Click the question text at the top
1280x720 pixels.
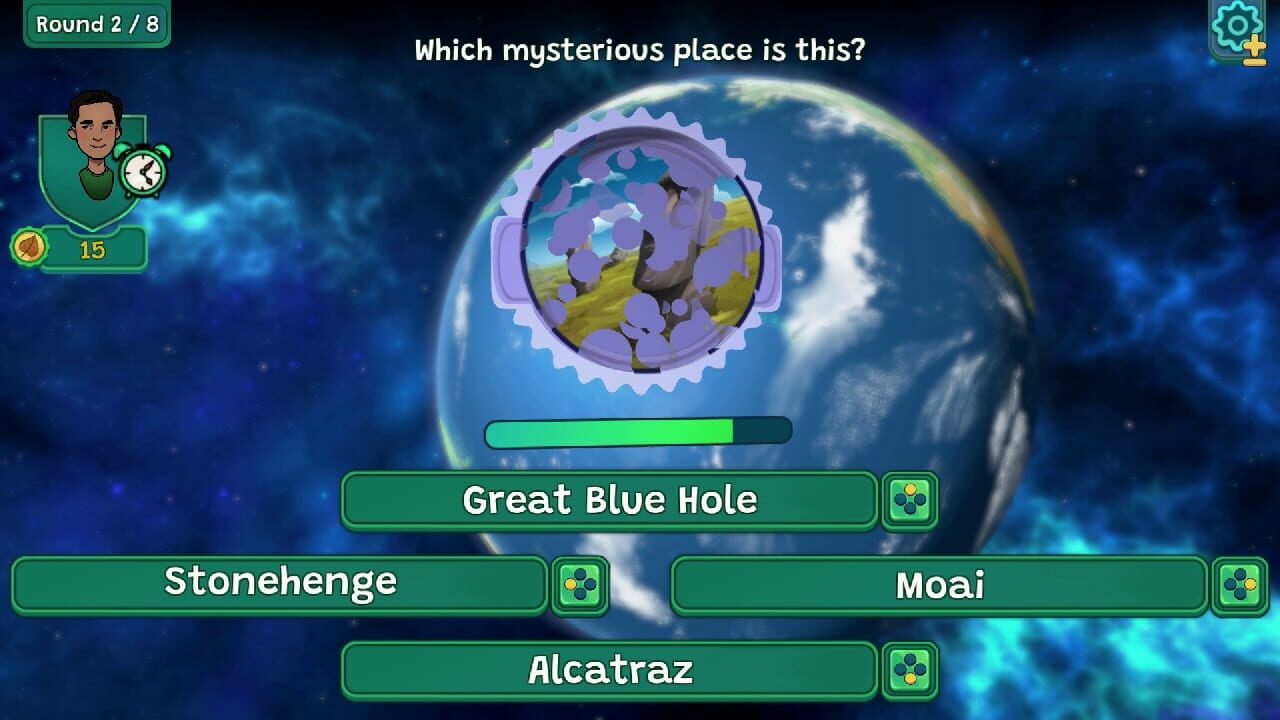click(641, 47)
